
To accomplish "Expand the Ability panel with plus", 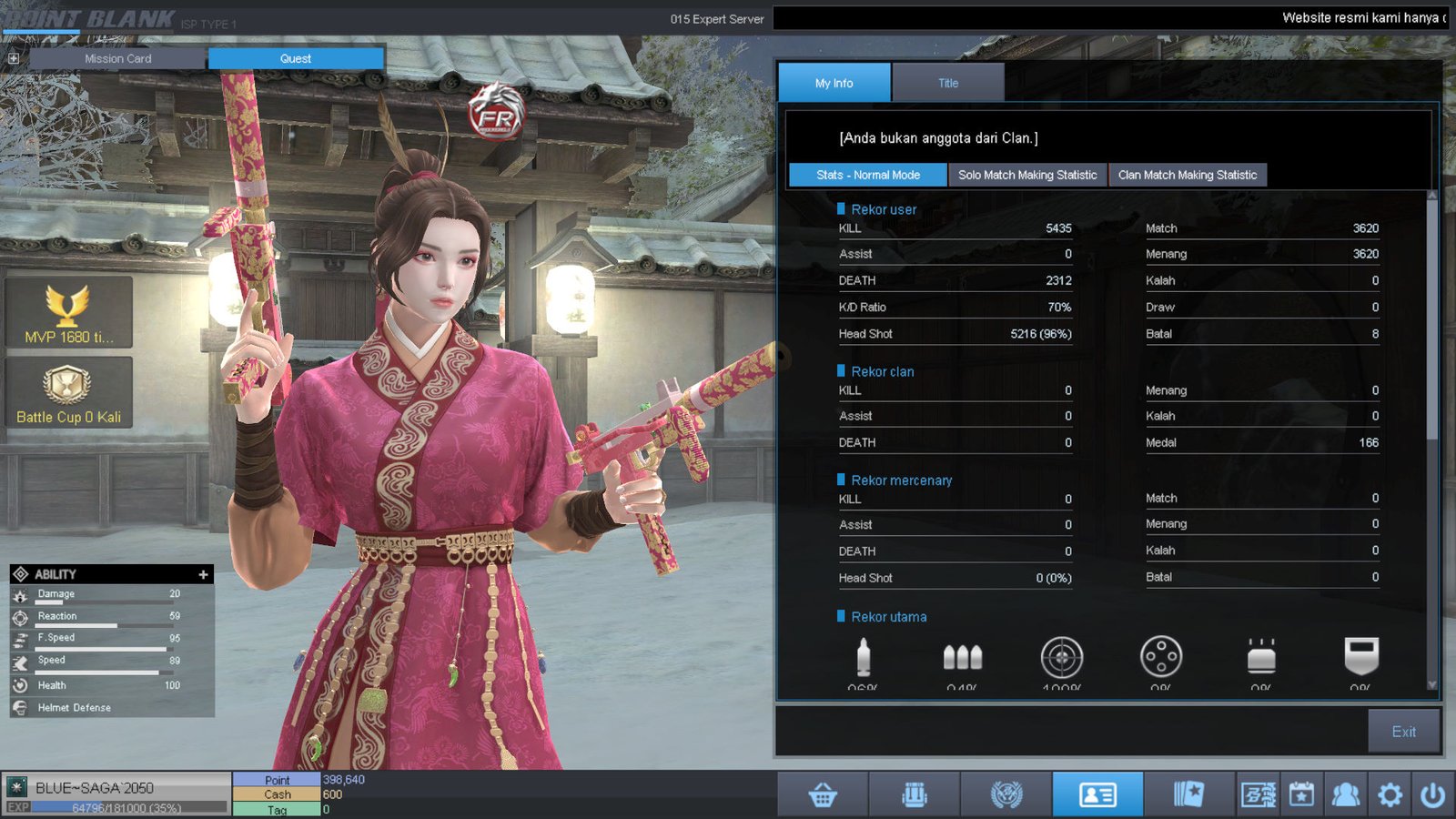I will 203,574.
